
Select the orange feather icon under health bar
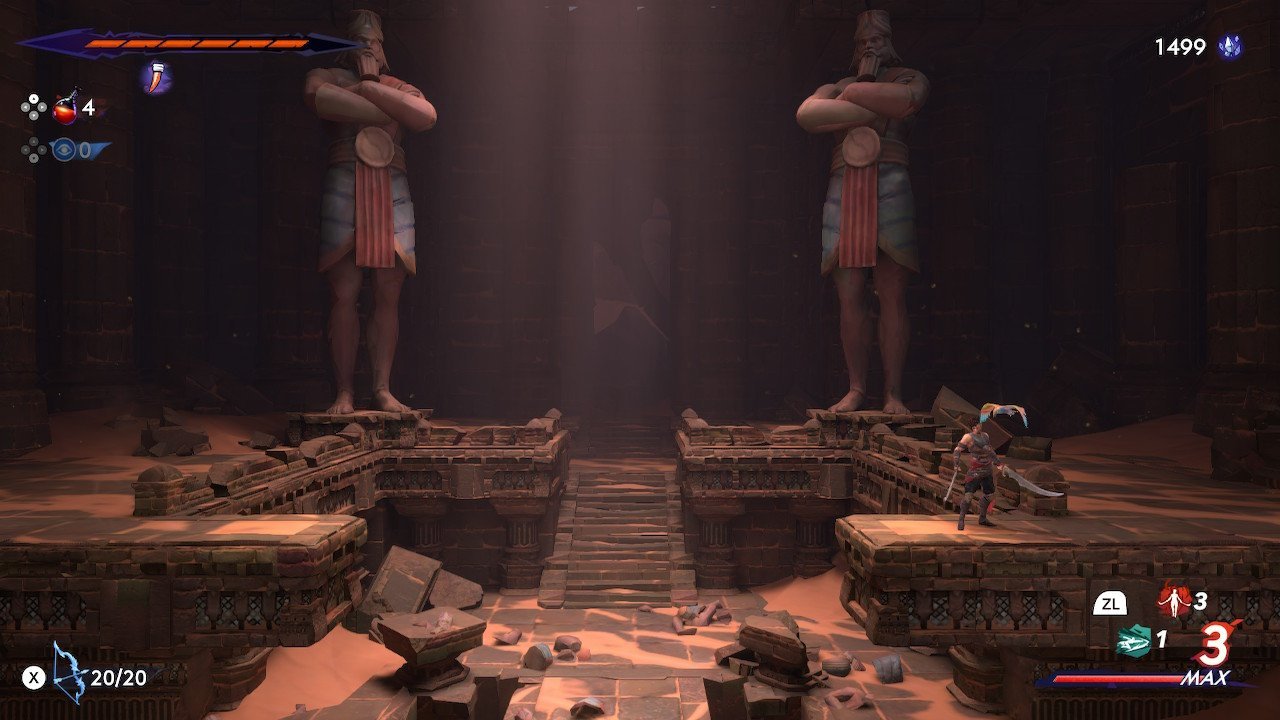(157, 77)
